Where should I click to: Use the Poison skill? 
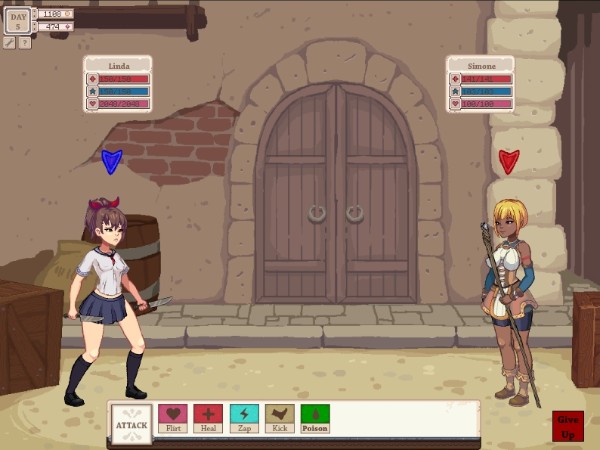click(x=315, y=418)
